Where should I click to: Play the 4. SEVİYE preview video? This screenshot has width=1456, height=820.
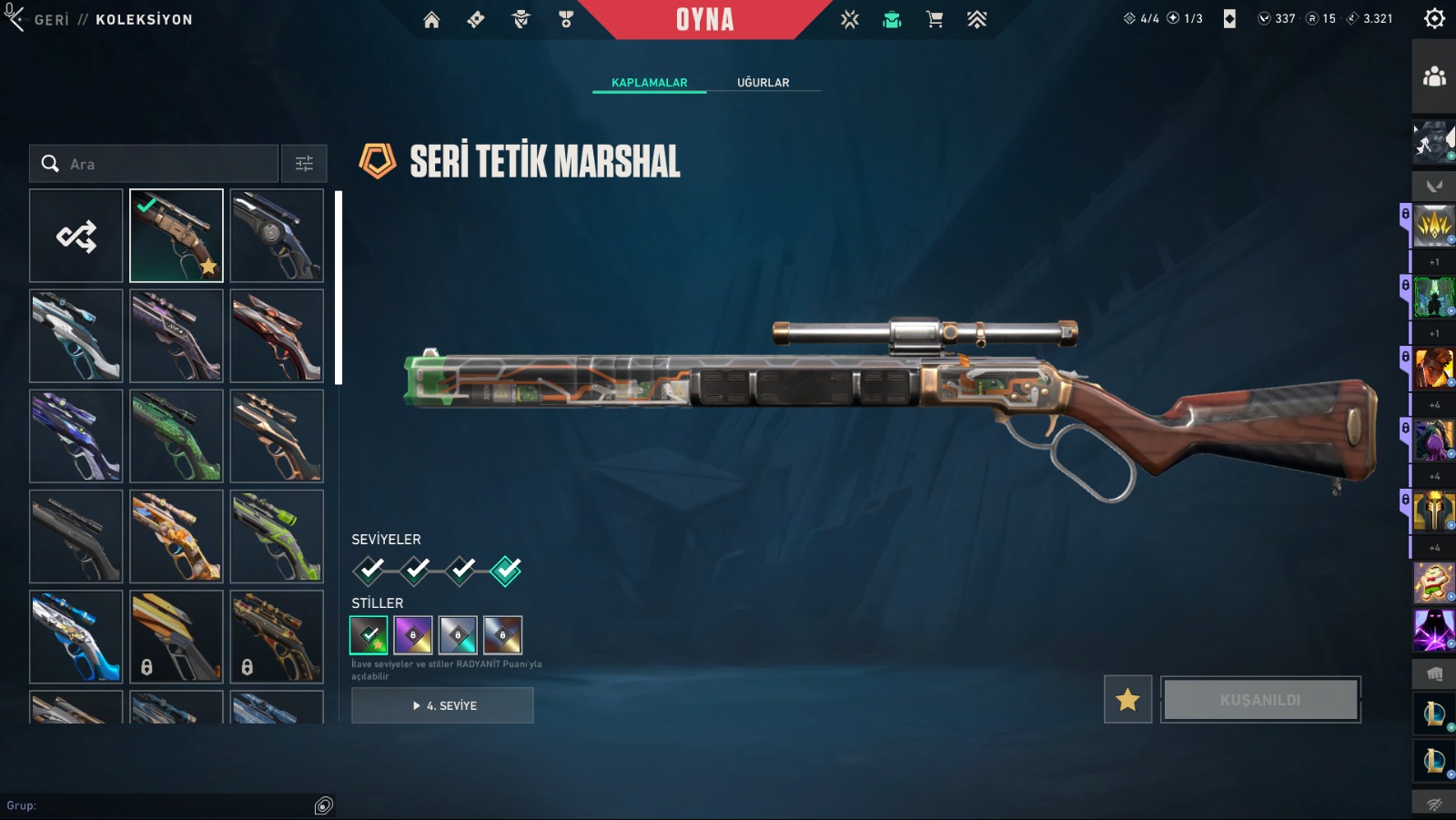(442, 705)
